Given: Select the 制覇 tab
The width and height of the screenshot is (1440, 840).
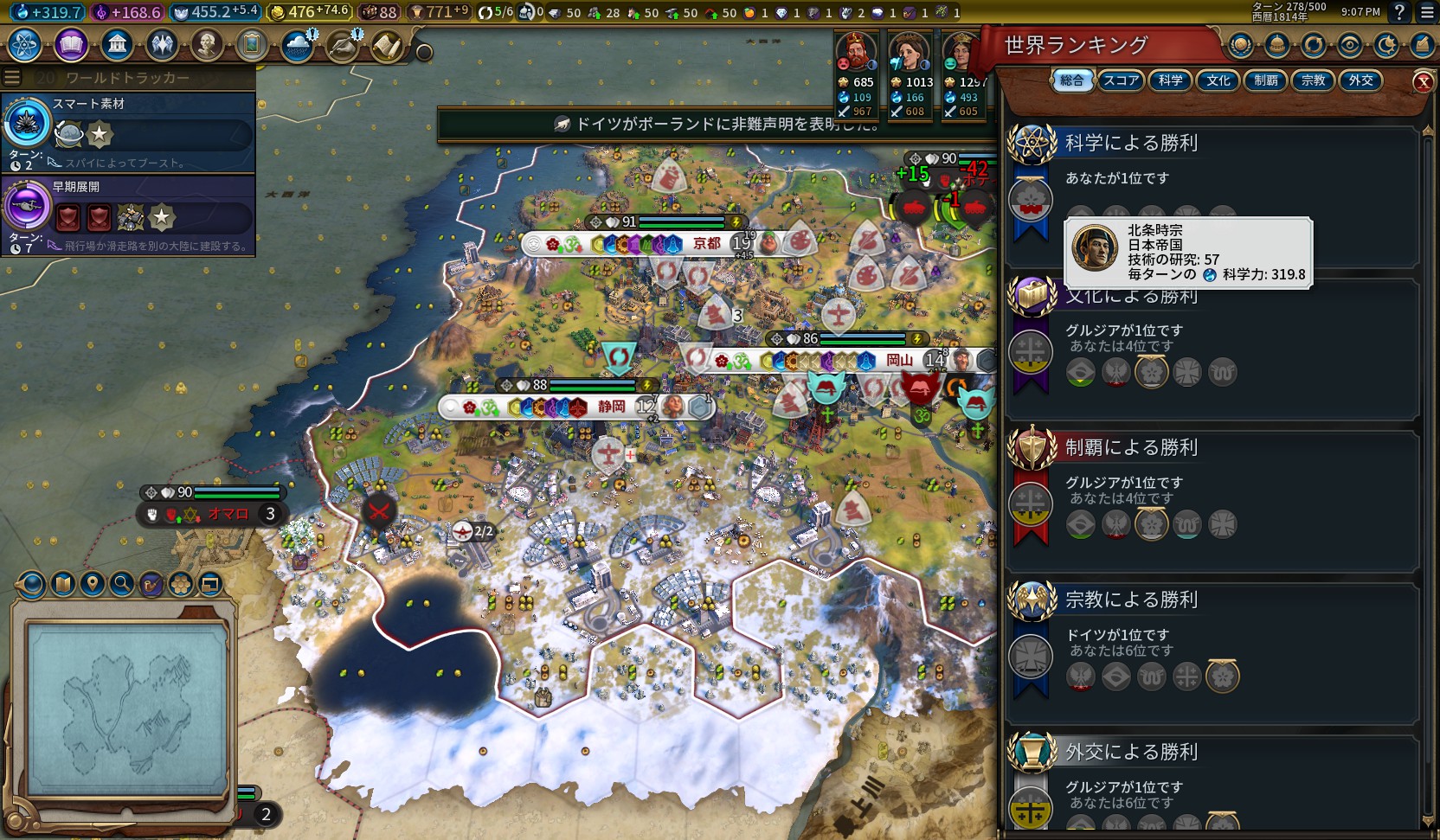Looking at the screenshot, I should 1265,80.
